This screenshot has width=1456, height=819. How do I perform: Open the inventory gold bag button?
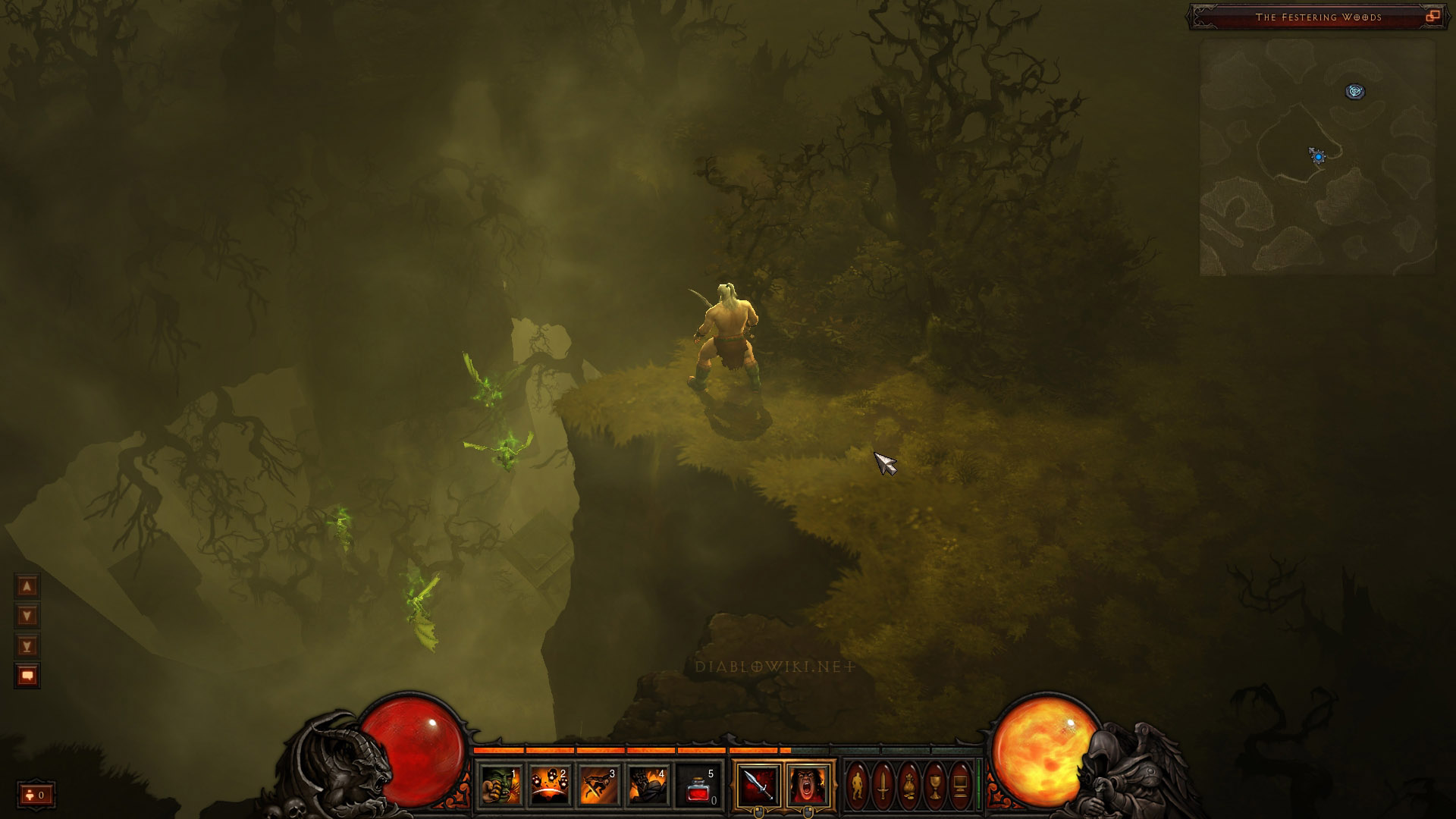pyautogui.click(x=909, y=786)
